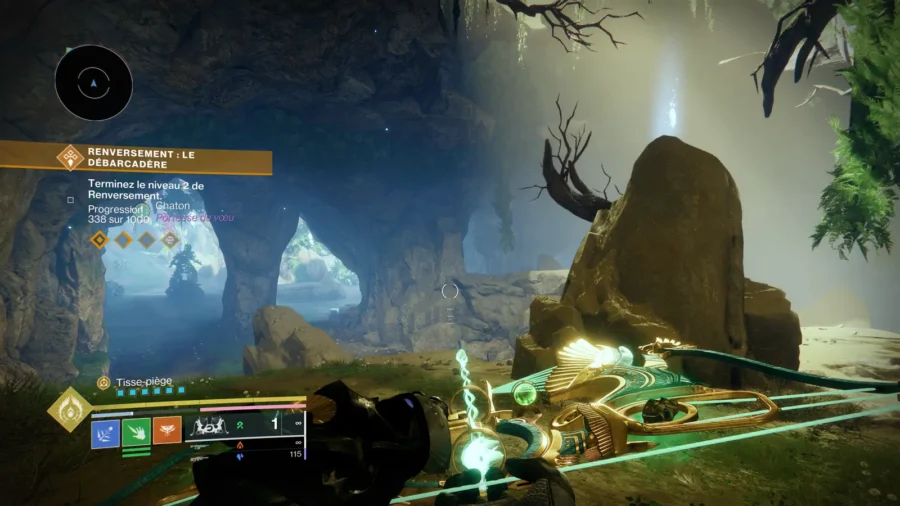Viewport: 900px width, 506px height.
Task: Click the skull boss diamond in the level tracker
Action: tap(170, 240)
